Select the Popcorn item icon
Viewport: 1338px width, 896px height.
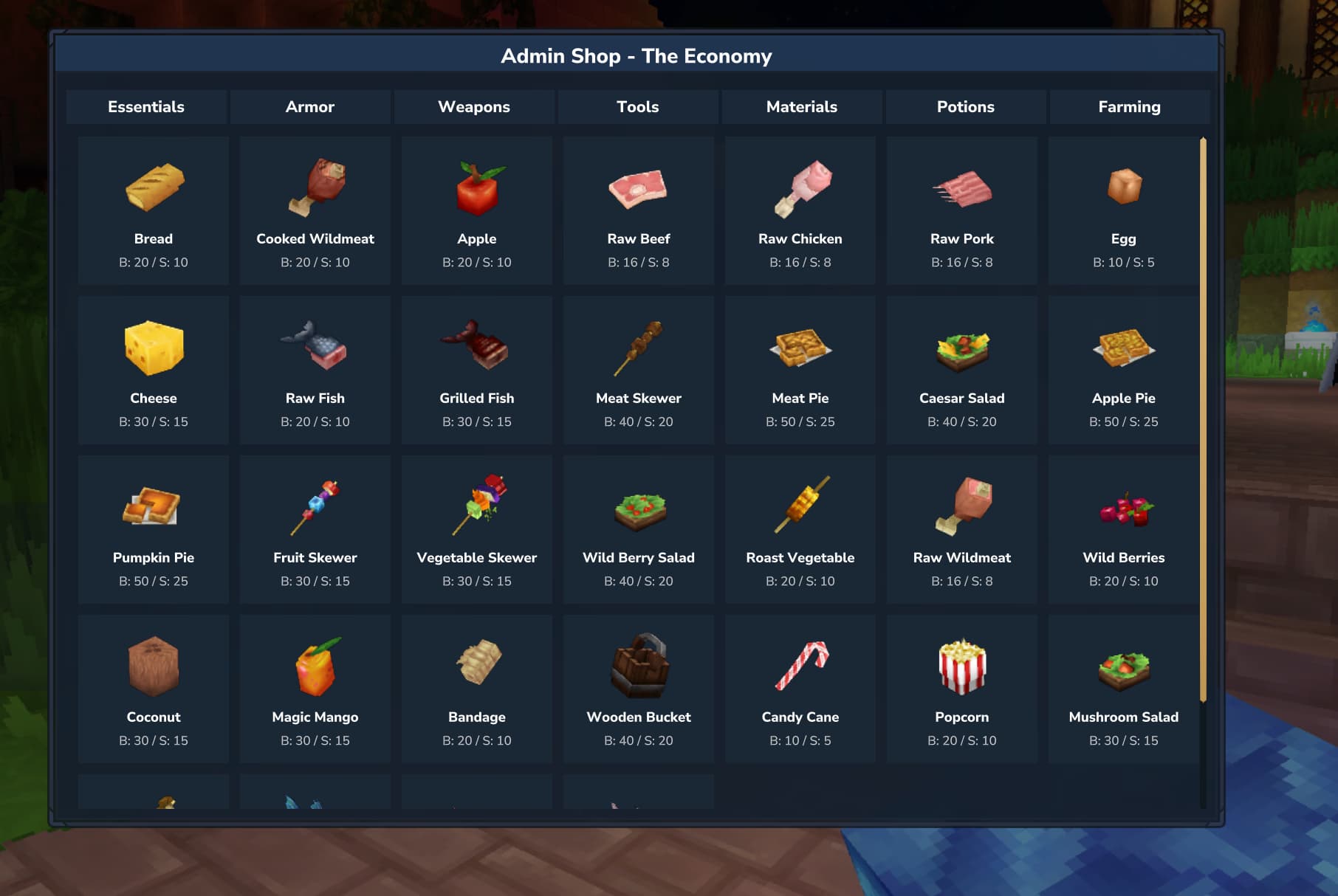961,665
